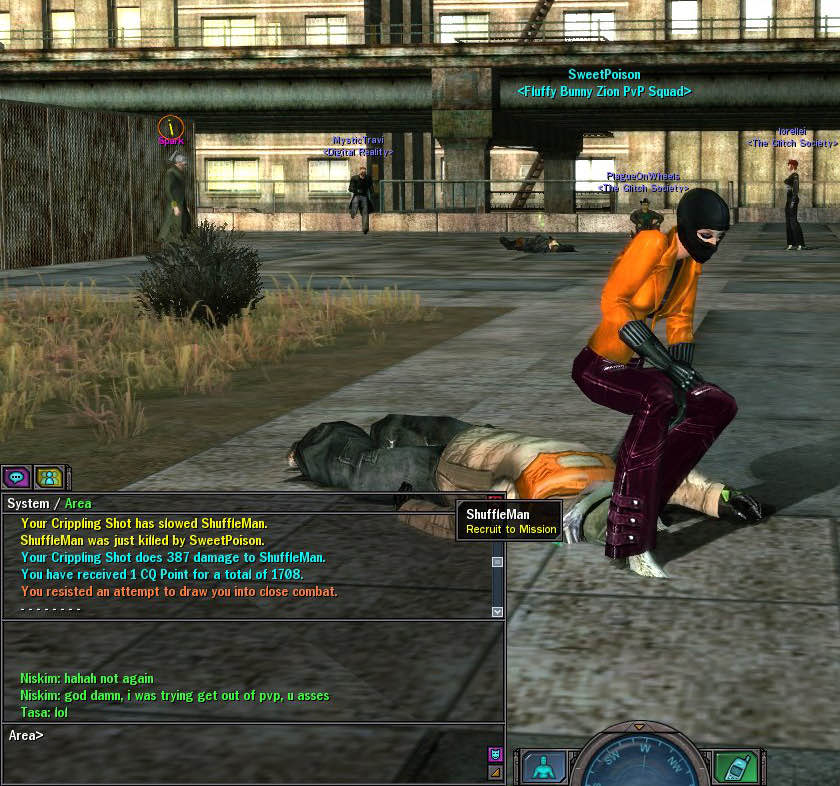Open the chat speech bubble button

pos(17,477)
